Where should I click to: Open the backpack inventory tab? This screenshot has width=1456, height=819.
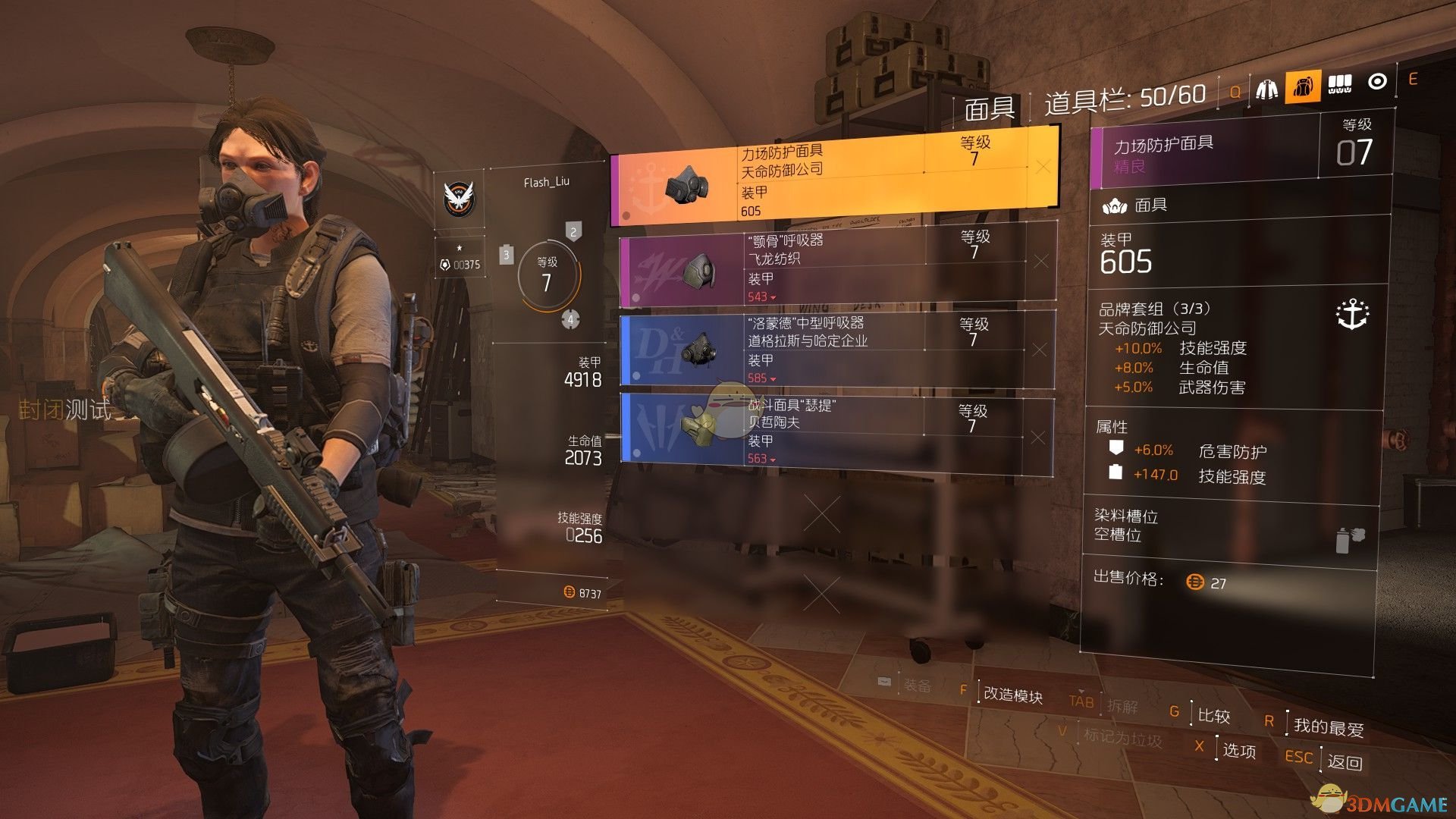(x=1302, y=87)
